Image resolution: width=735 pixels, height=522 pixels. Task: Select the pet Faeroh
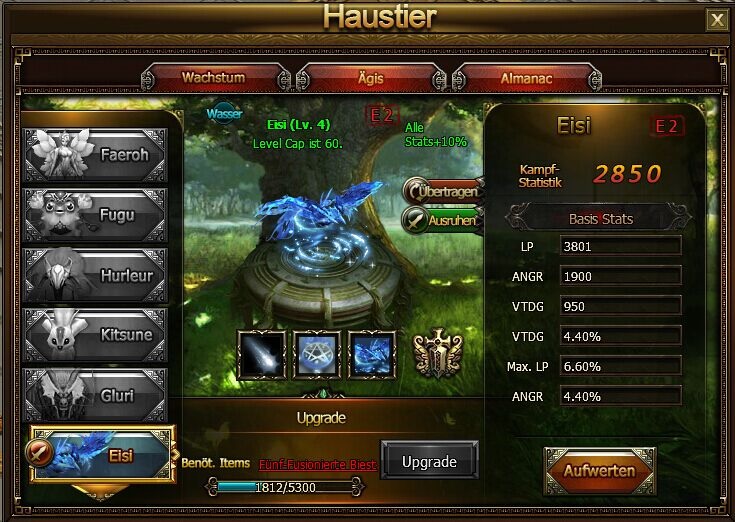coord(95,155)
